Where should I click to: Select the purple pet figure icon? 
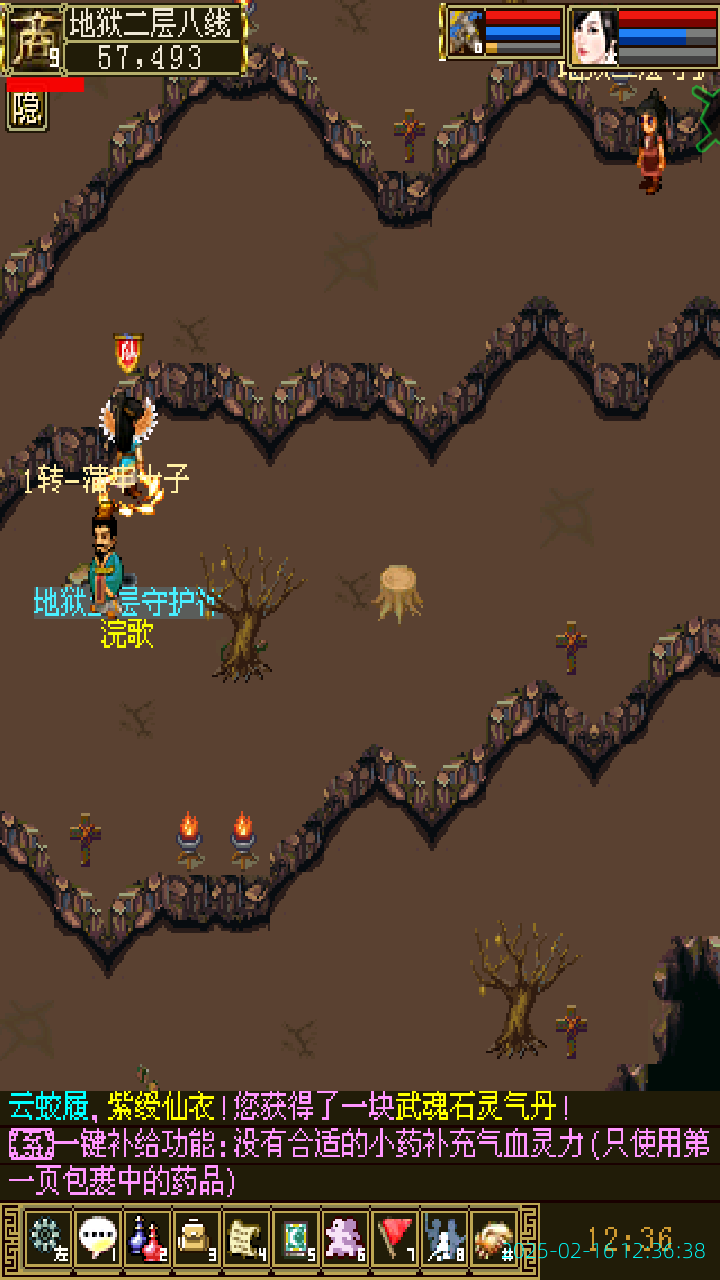345,1239
